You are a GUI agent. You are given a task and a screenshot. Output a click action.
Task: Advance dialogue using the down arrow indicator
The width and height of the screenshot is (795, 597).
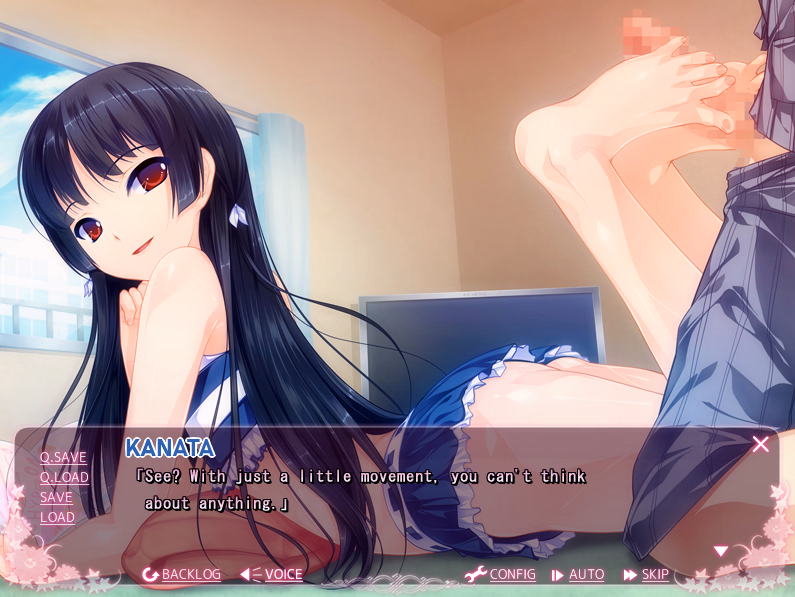point(720,551)
